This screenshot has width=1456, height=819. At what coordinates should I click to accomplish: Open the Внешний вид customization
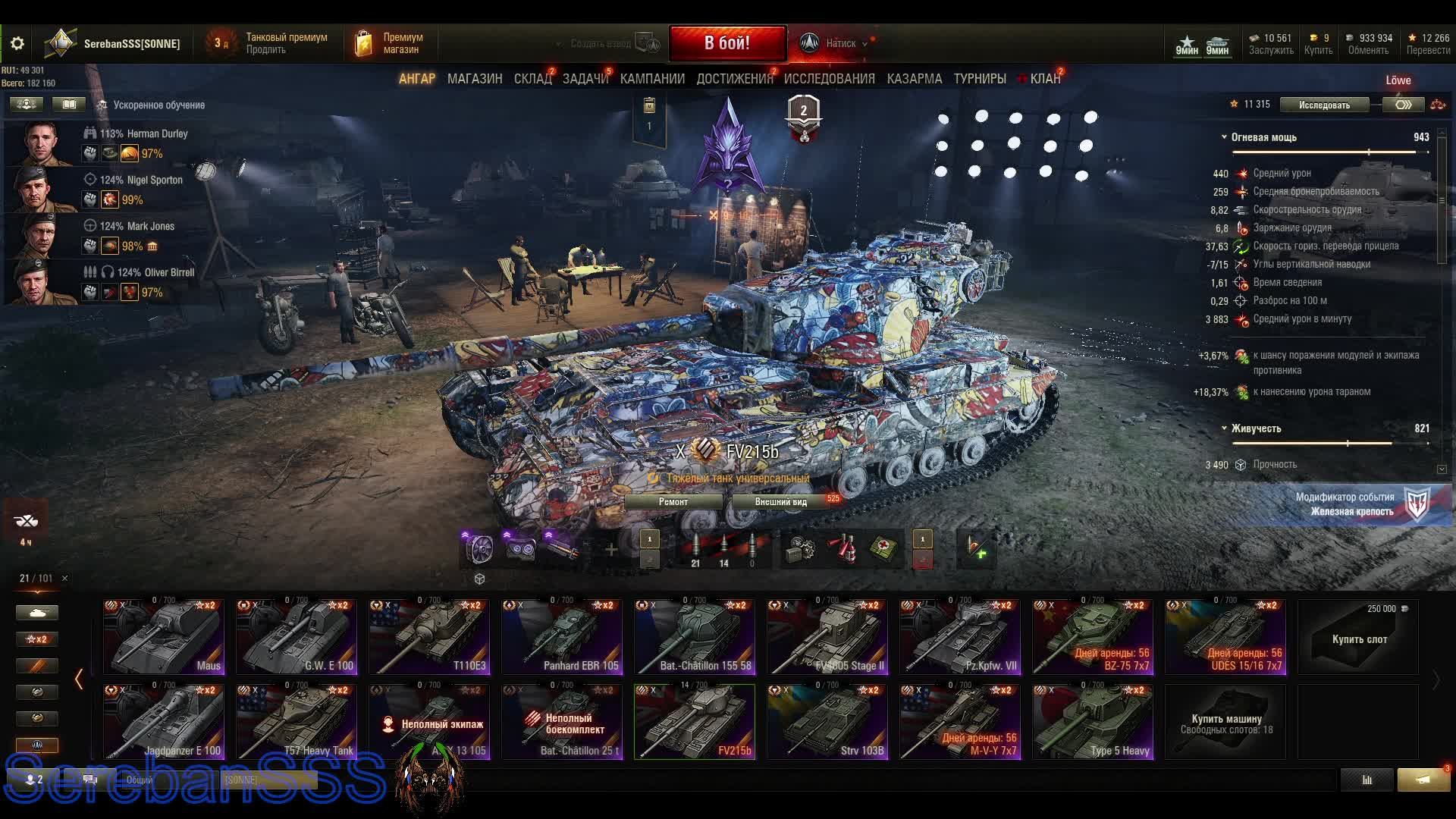pyautogui.click(x=781, y=502)
